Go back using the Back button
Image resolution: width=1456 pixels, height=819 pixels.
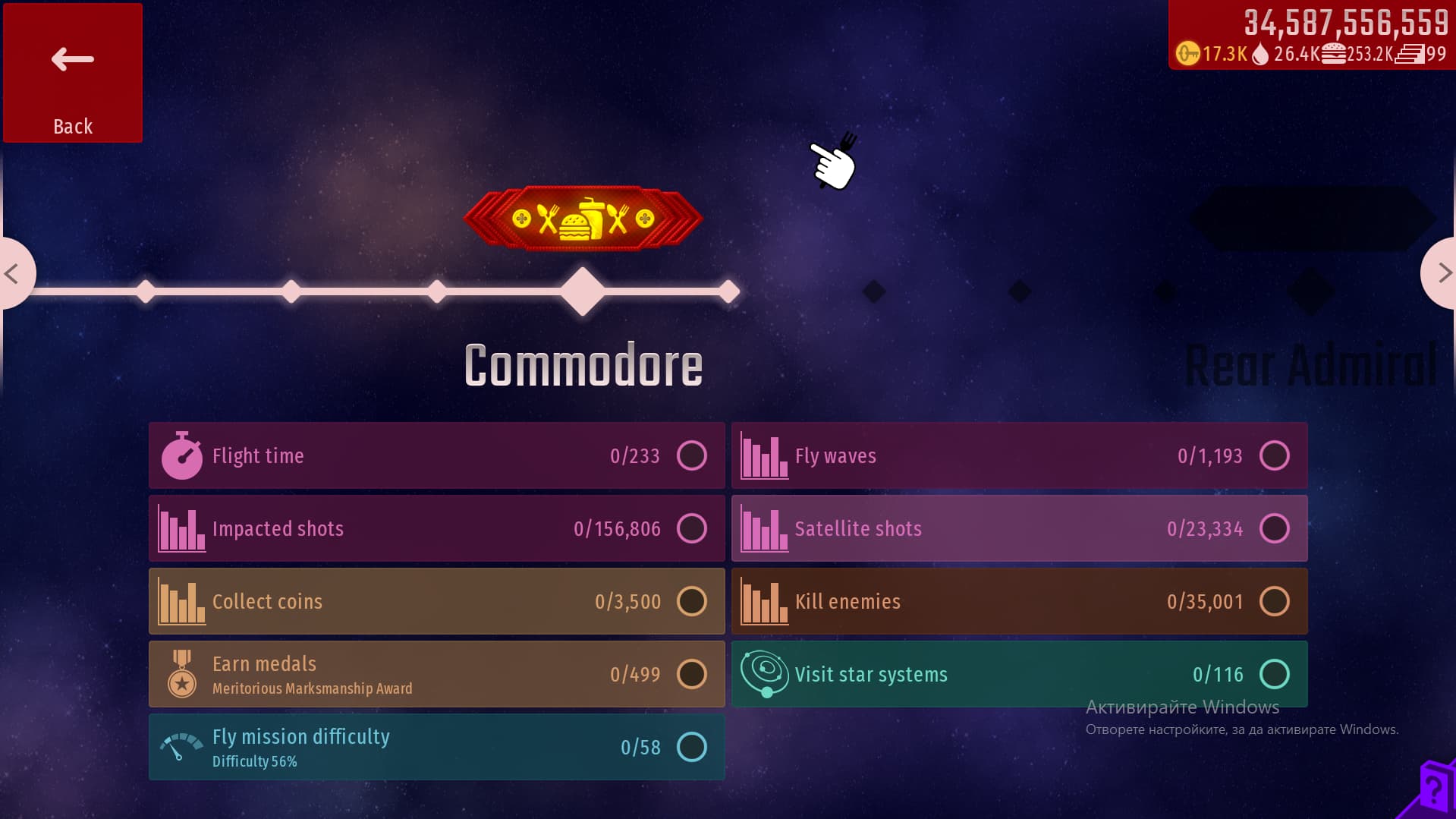73,73
